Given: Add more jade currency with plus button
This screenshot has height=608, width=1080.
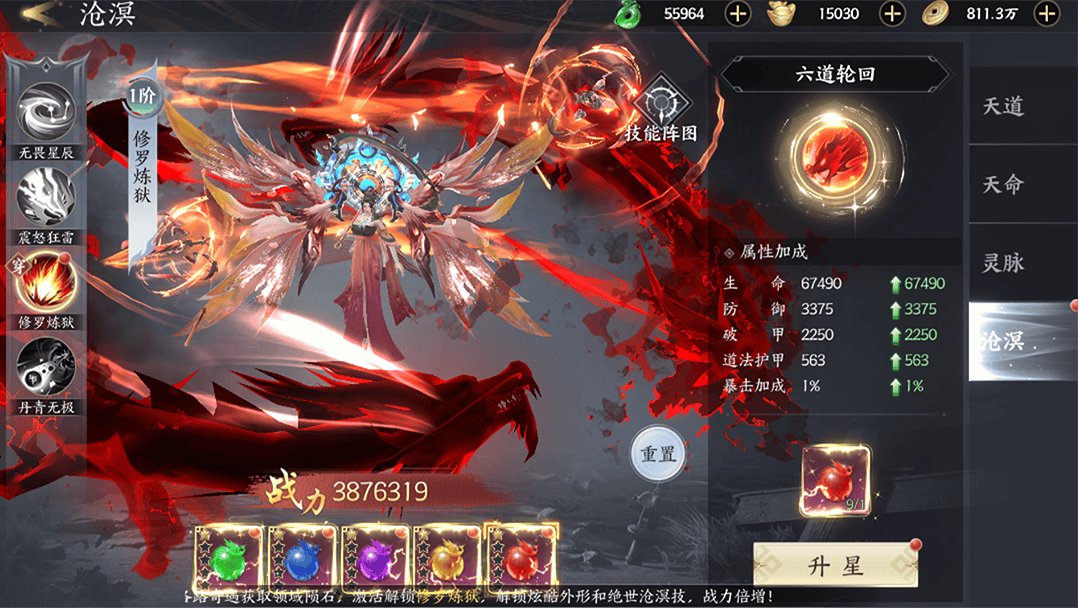Looking at the screenshot, I should pyautogui.click(x=737, y=14).
